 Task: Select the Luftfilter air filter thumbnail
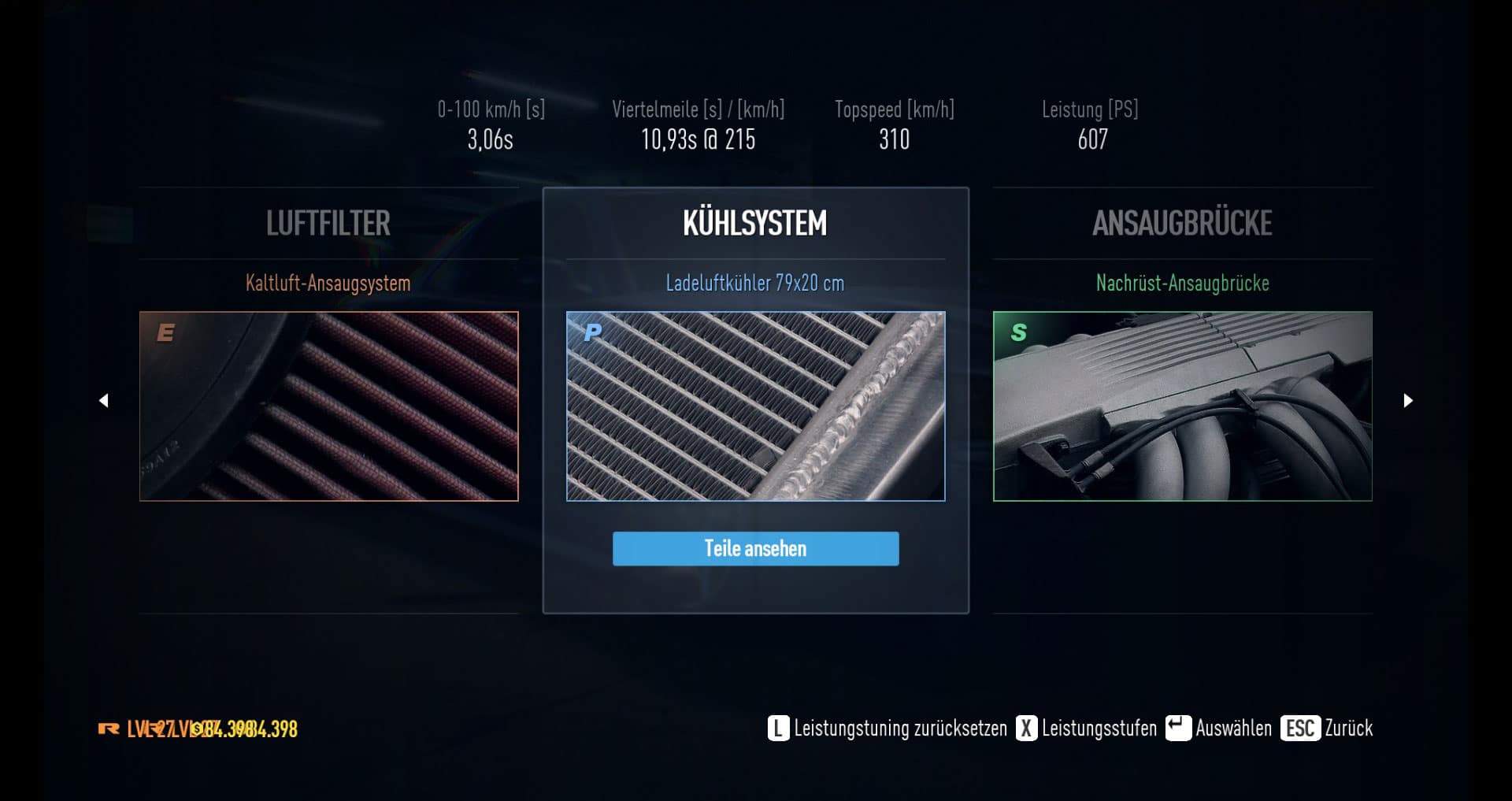tap(328, 406)
